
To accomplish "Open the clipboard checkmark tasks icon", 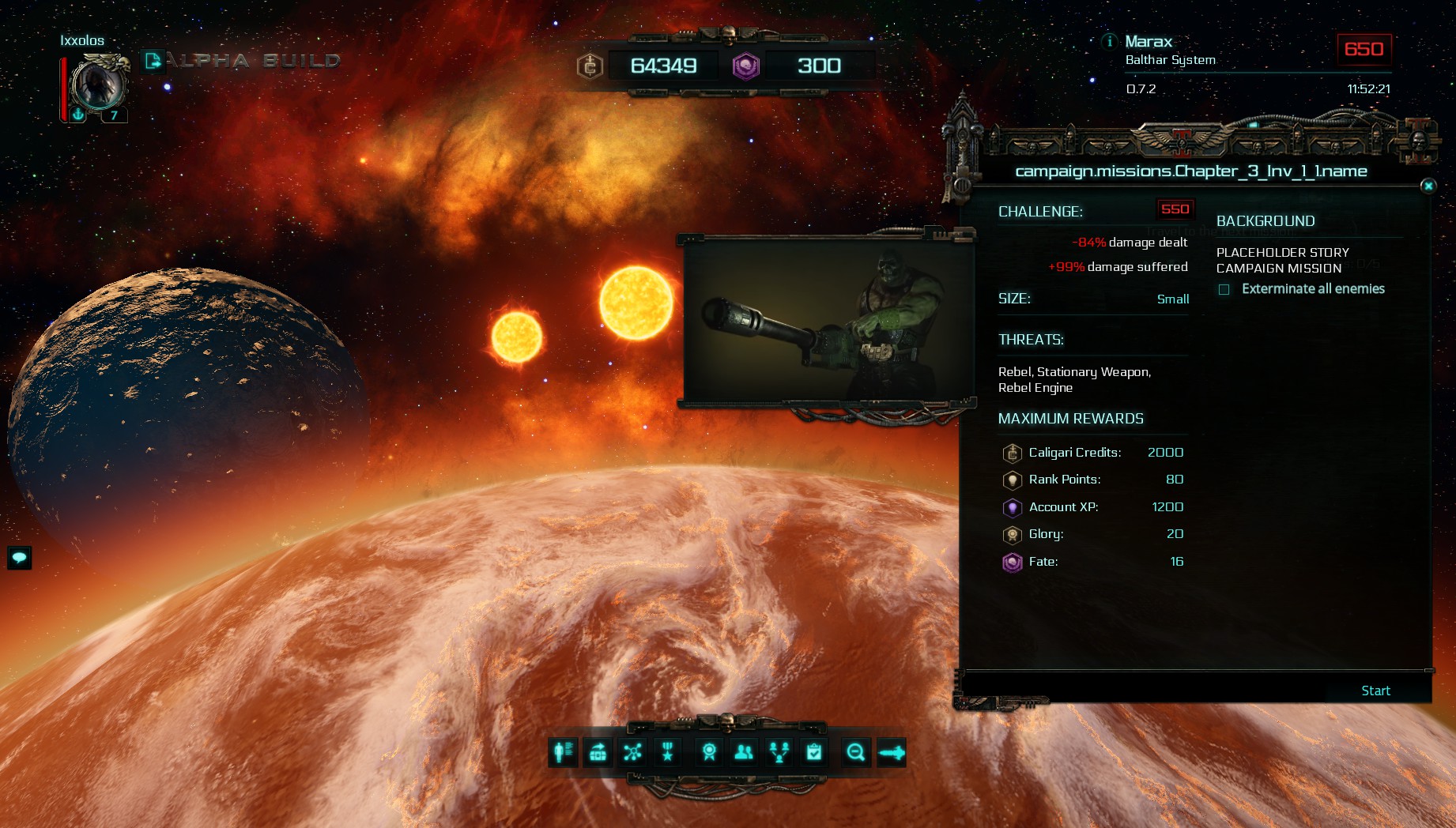I will tap(814, 752).
